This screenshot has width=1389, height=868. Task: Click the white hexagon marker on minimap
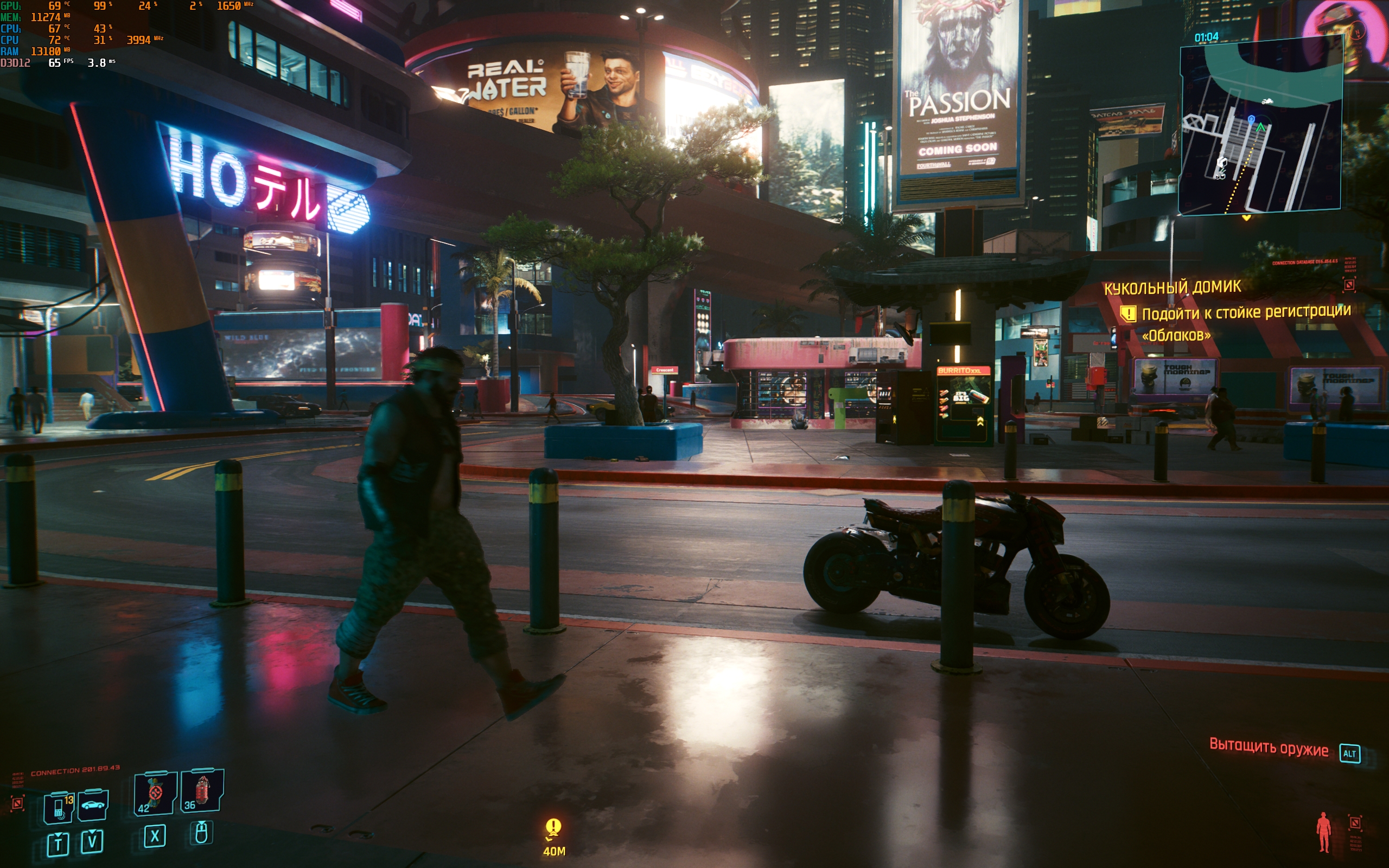point(1222,162)
